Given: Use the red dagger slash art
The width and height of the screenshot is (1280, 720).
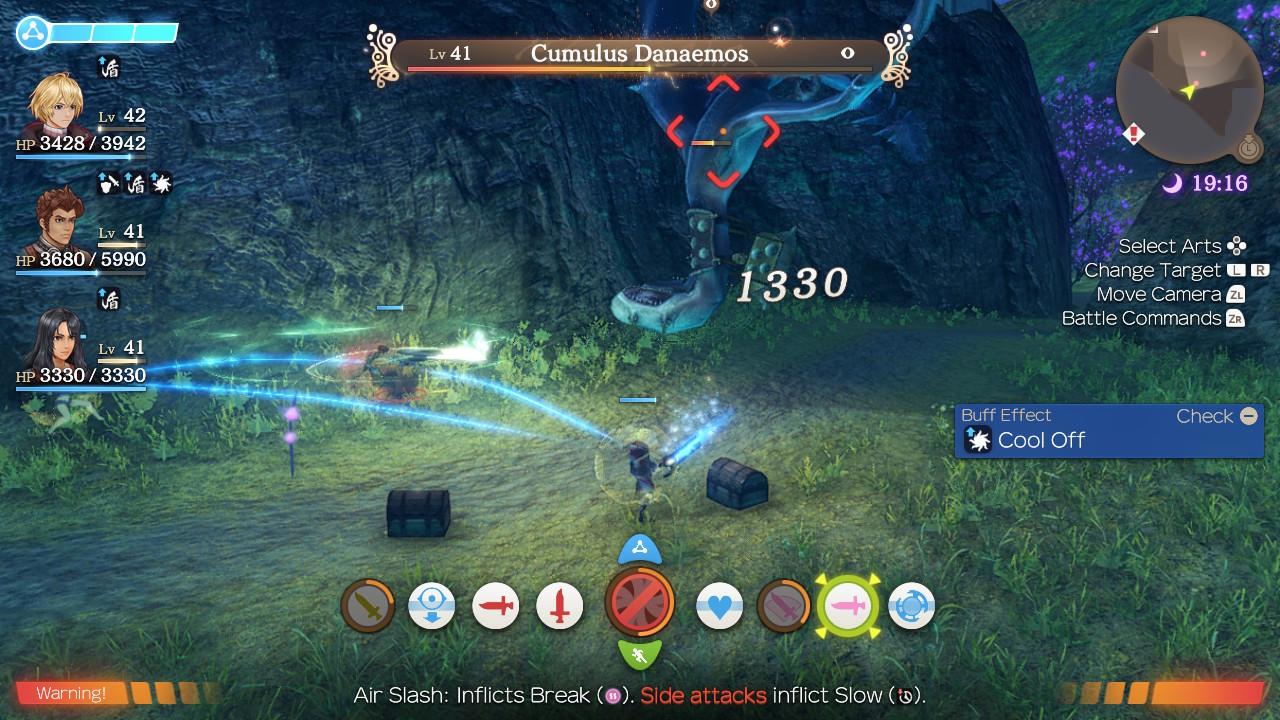Looking at the screenshot, I should tap(495, 606).
